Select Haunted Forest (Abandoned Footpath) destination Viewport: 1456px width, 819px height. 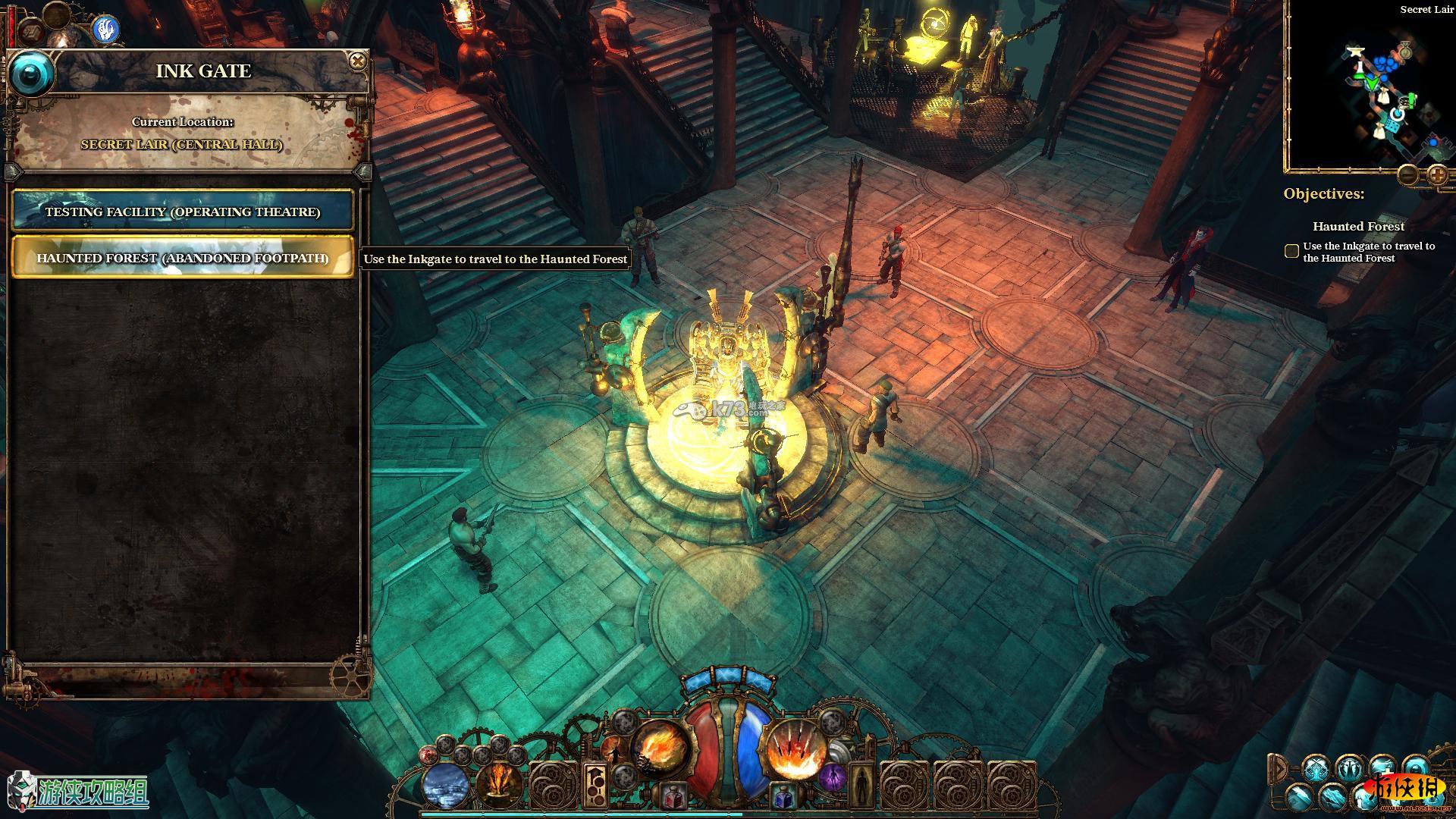182,258
